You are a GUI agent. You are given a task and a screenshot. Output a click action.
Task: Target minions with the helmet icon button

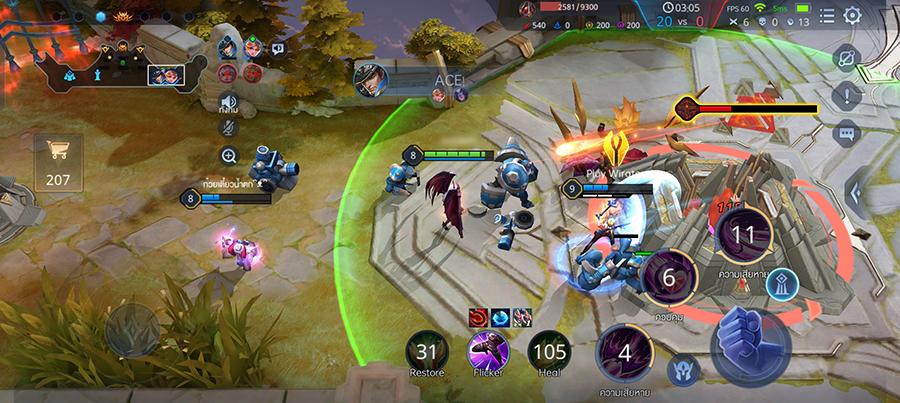[x=684, y=368]
